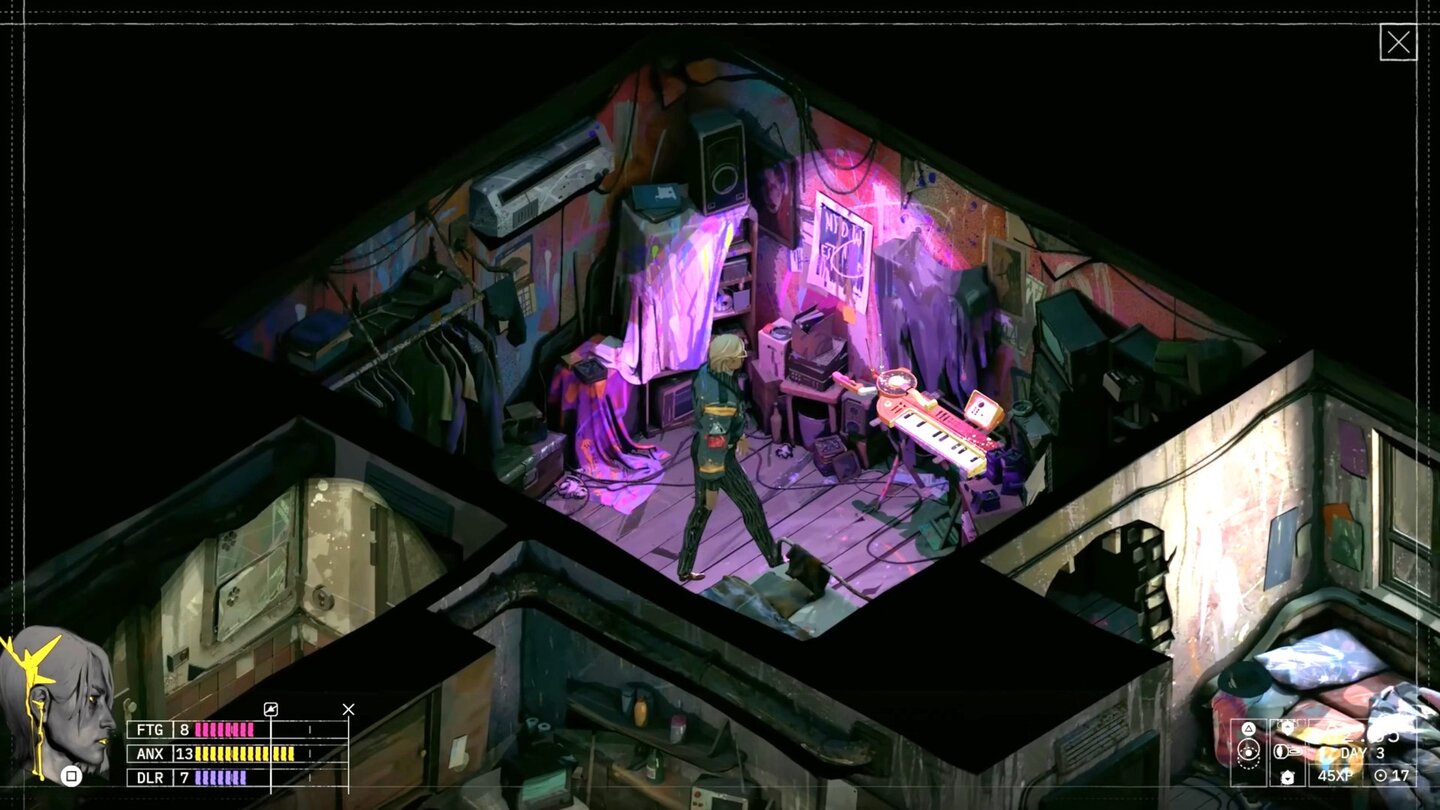Select the shield journal icon

(1287, 727)
